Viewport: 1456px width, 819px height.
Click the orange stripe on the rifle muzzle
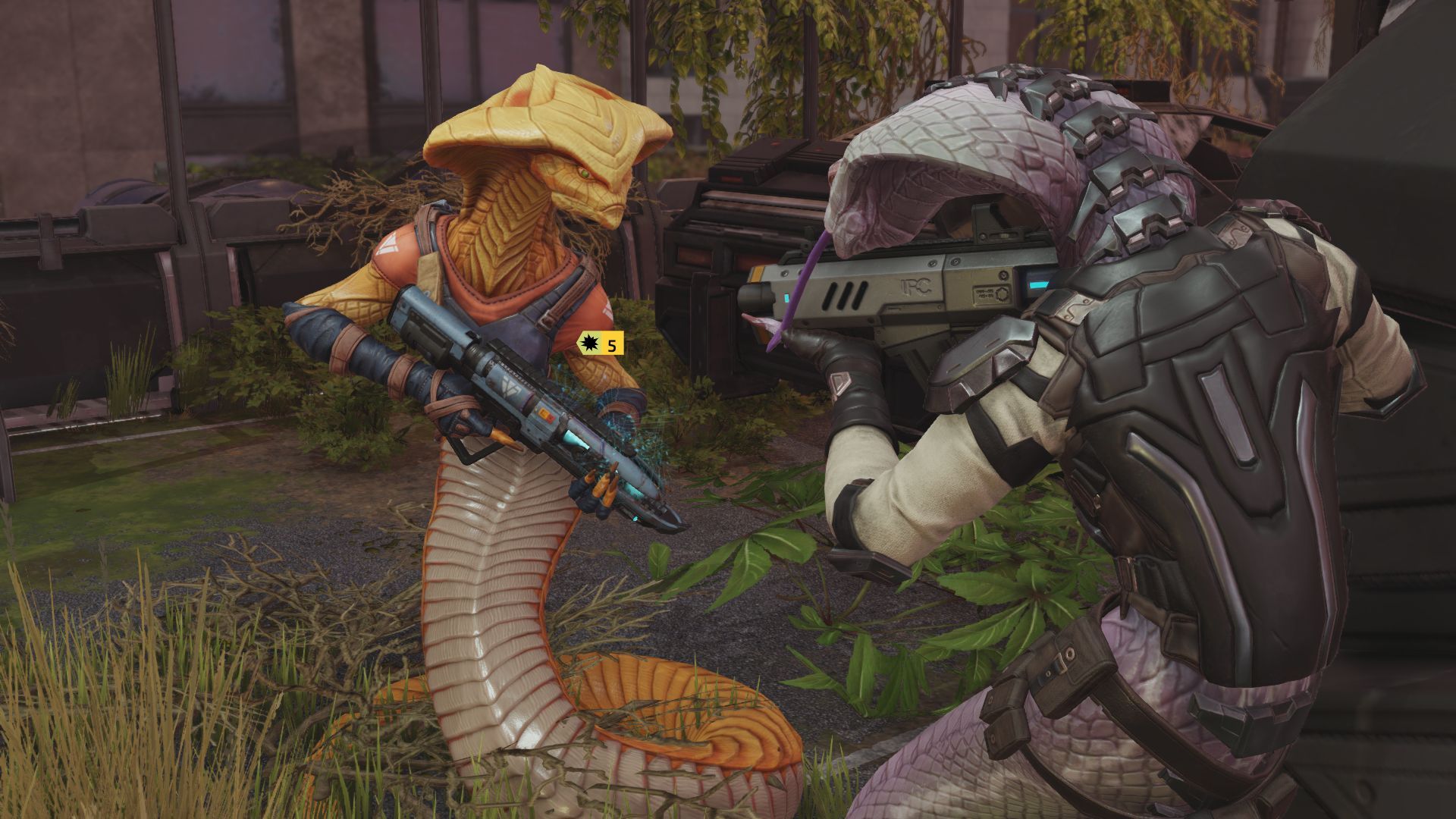click(758, 275)
